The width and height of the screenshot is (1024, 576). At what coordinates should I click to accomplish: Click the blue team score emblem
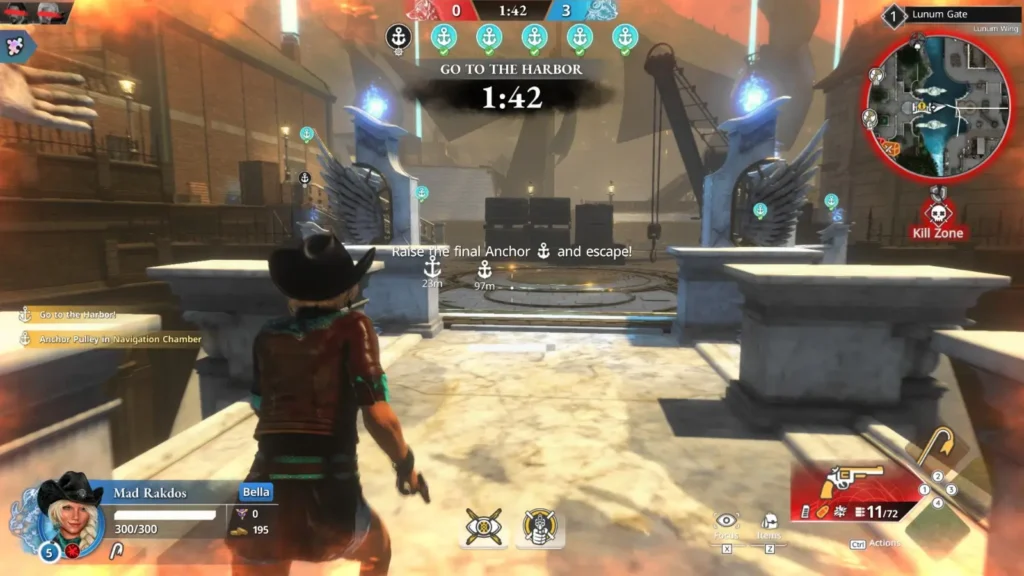[600, 10]
